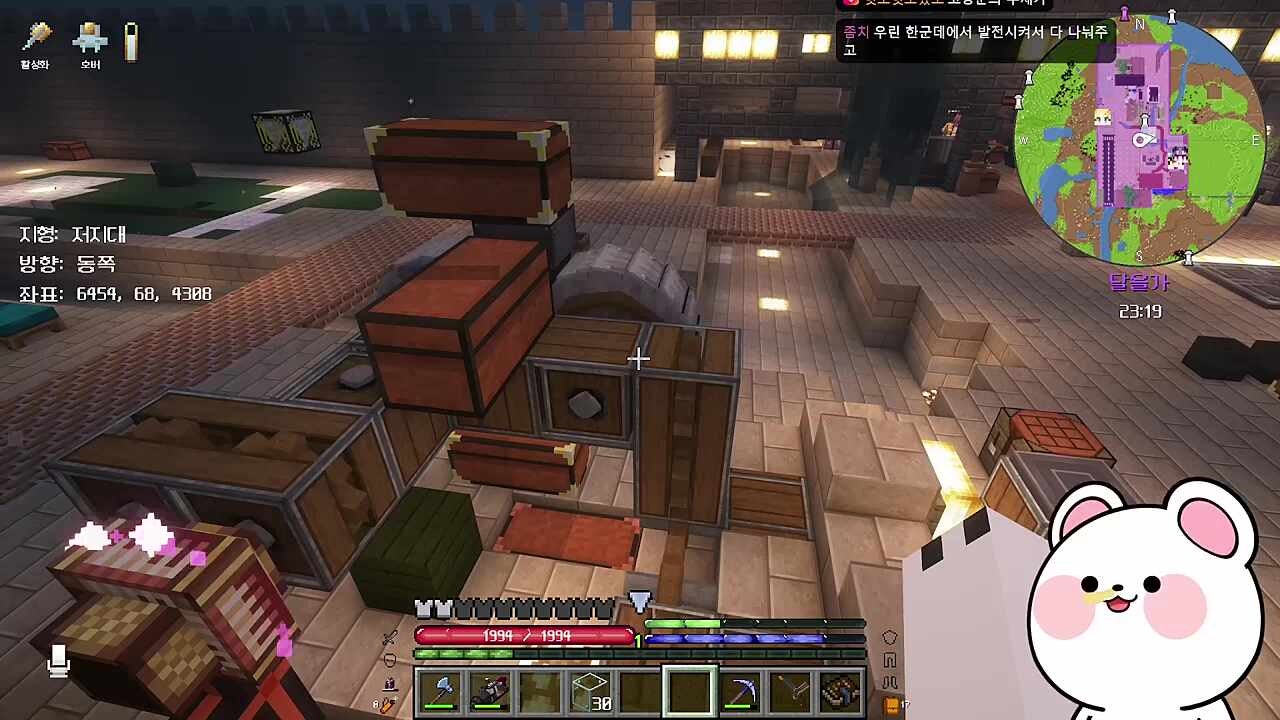1280x720 pixels.
Task: Open the circular minimap
Action: click(1138, 140)
